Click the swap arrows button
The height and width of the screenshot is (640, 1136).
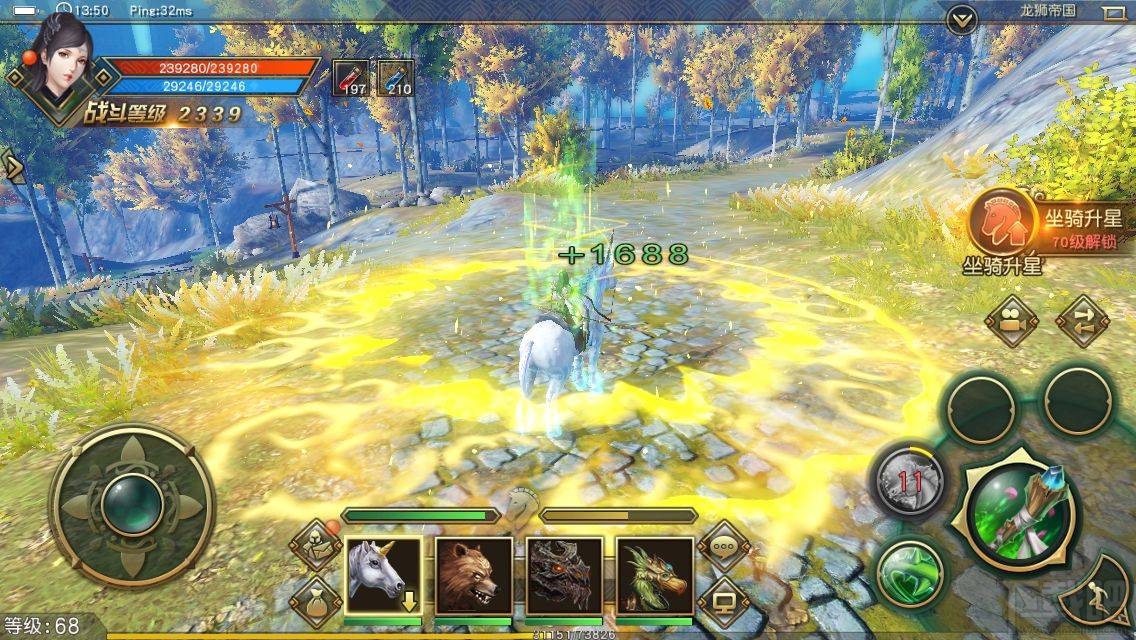pos(1082,321)
